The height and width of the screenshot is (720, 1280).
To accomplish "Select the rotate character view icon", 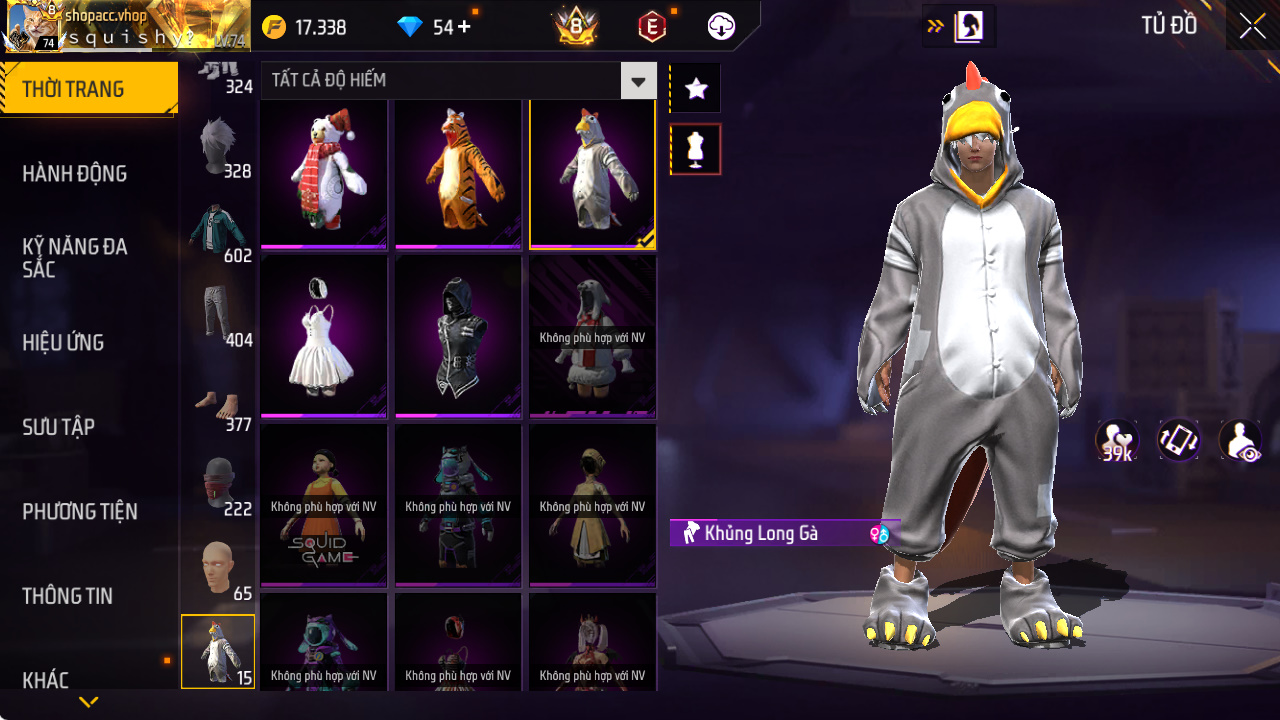I will (1178, 440).
